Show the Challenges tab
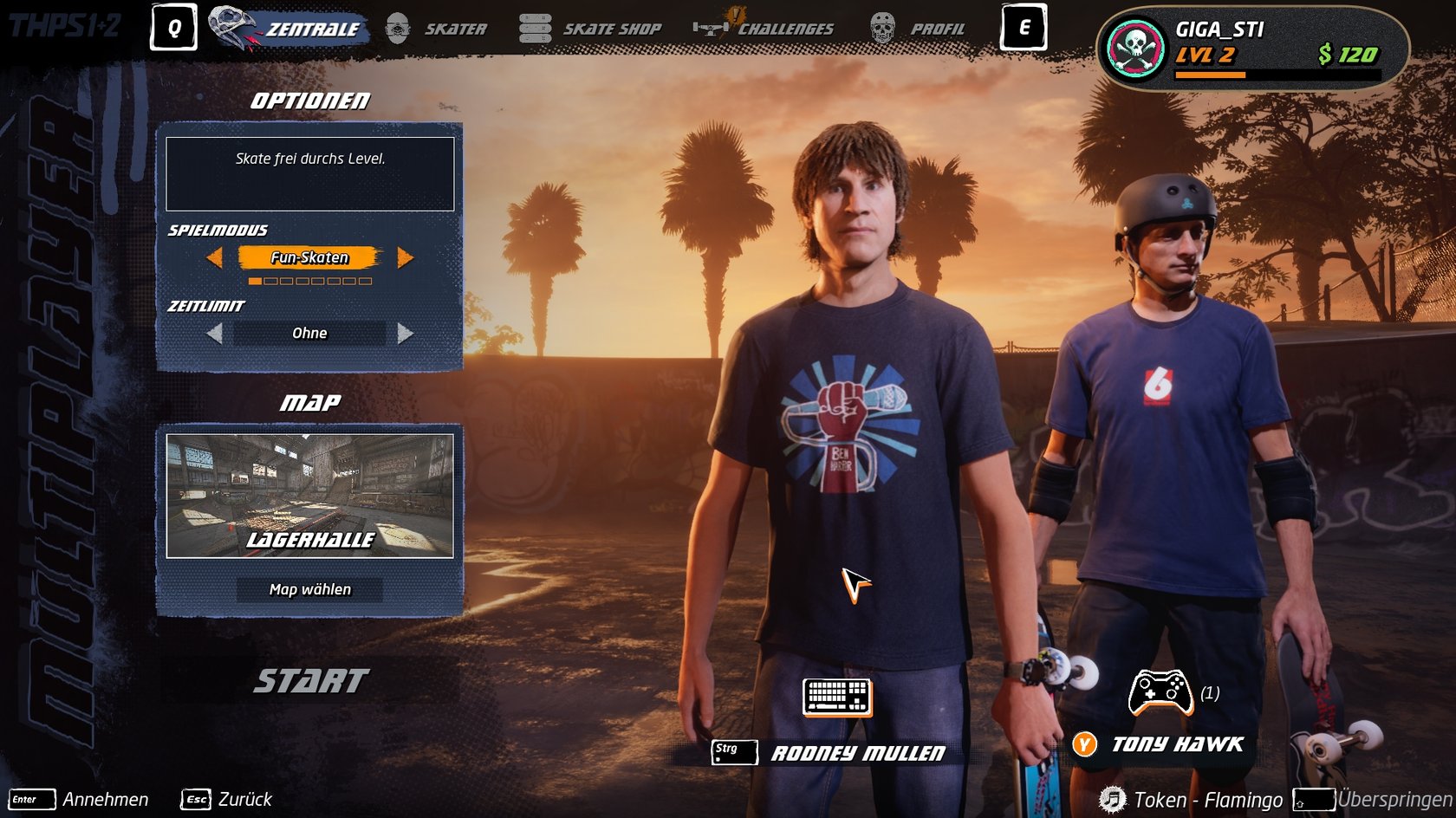The image size is (1456, 818). (767, 29)
